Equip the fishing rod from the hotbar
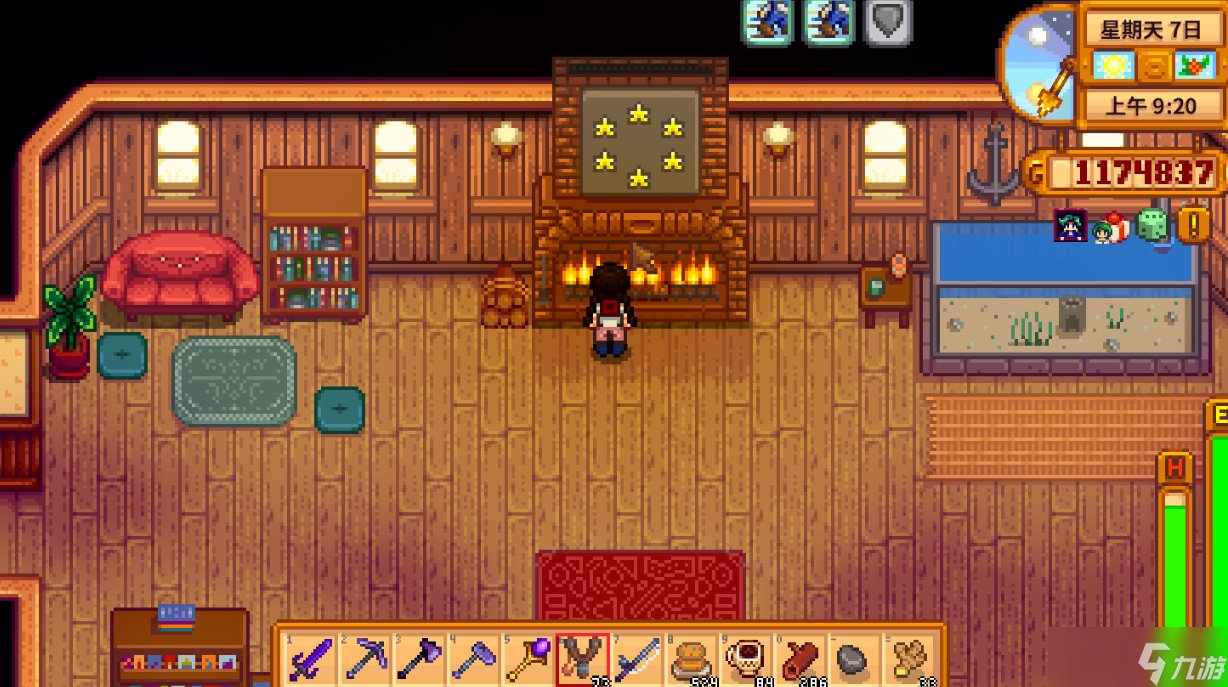Screen dimensions: 1228x687 pos(636,659)
